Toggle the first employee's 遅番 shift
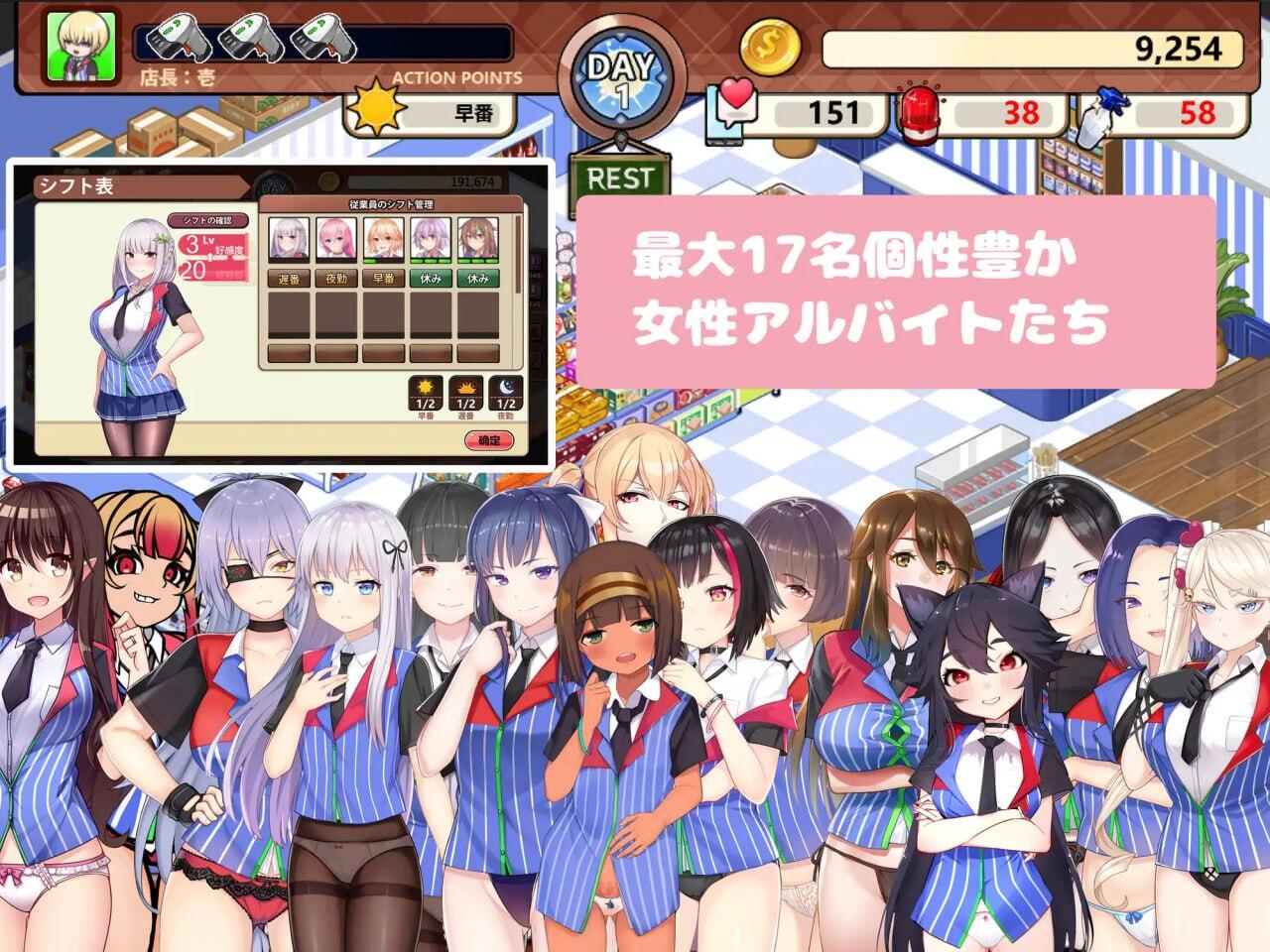 coord(289,277)
